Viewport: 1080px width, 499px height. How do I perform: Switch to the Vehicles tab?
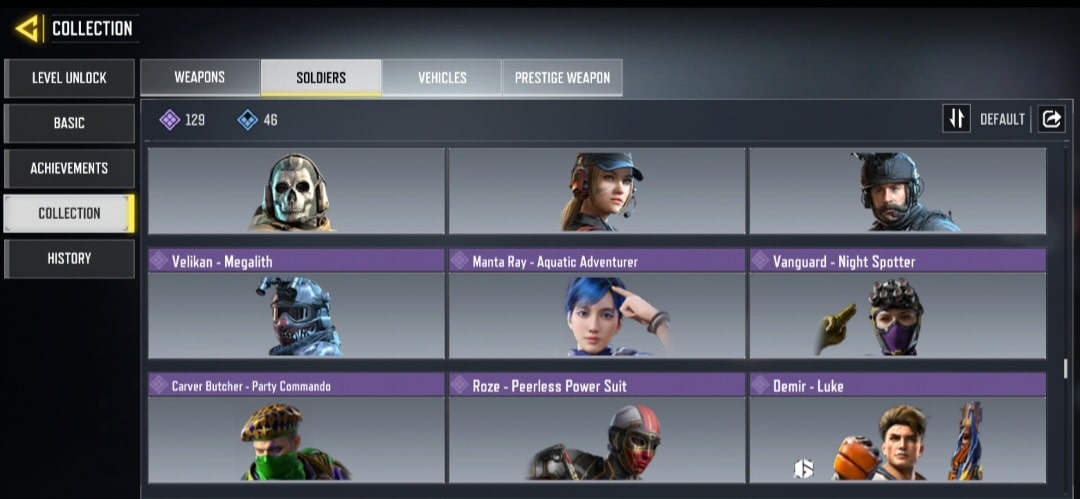442,77
